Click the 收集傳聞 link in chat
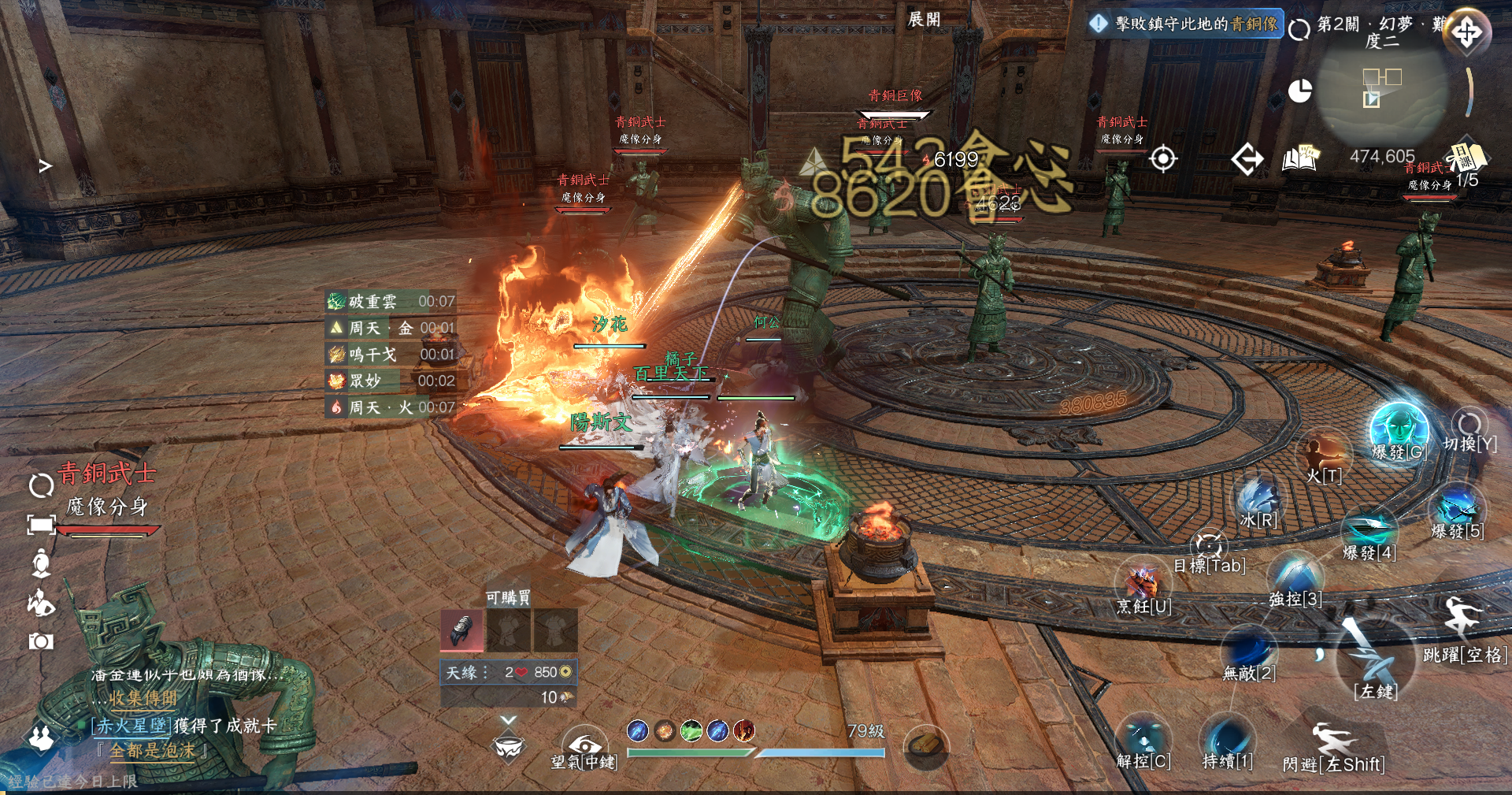 click(143, 698)
